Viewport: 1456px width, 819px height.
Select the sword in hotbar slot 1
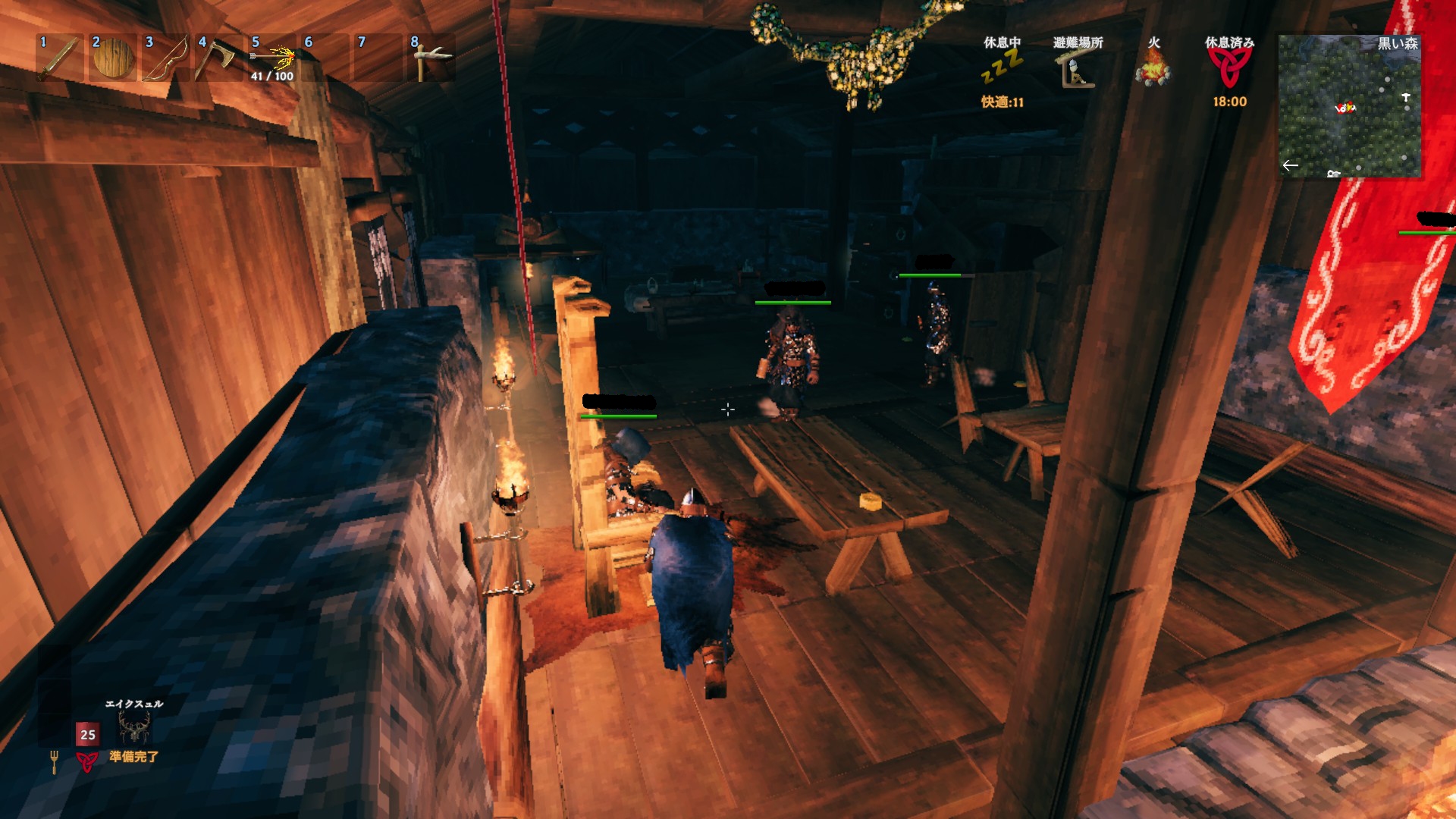click(60, 58)
